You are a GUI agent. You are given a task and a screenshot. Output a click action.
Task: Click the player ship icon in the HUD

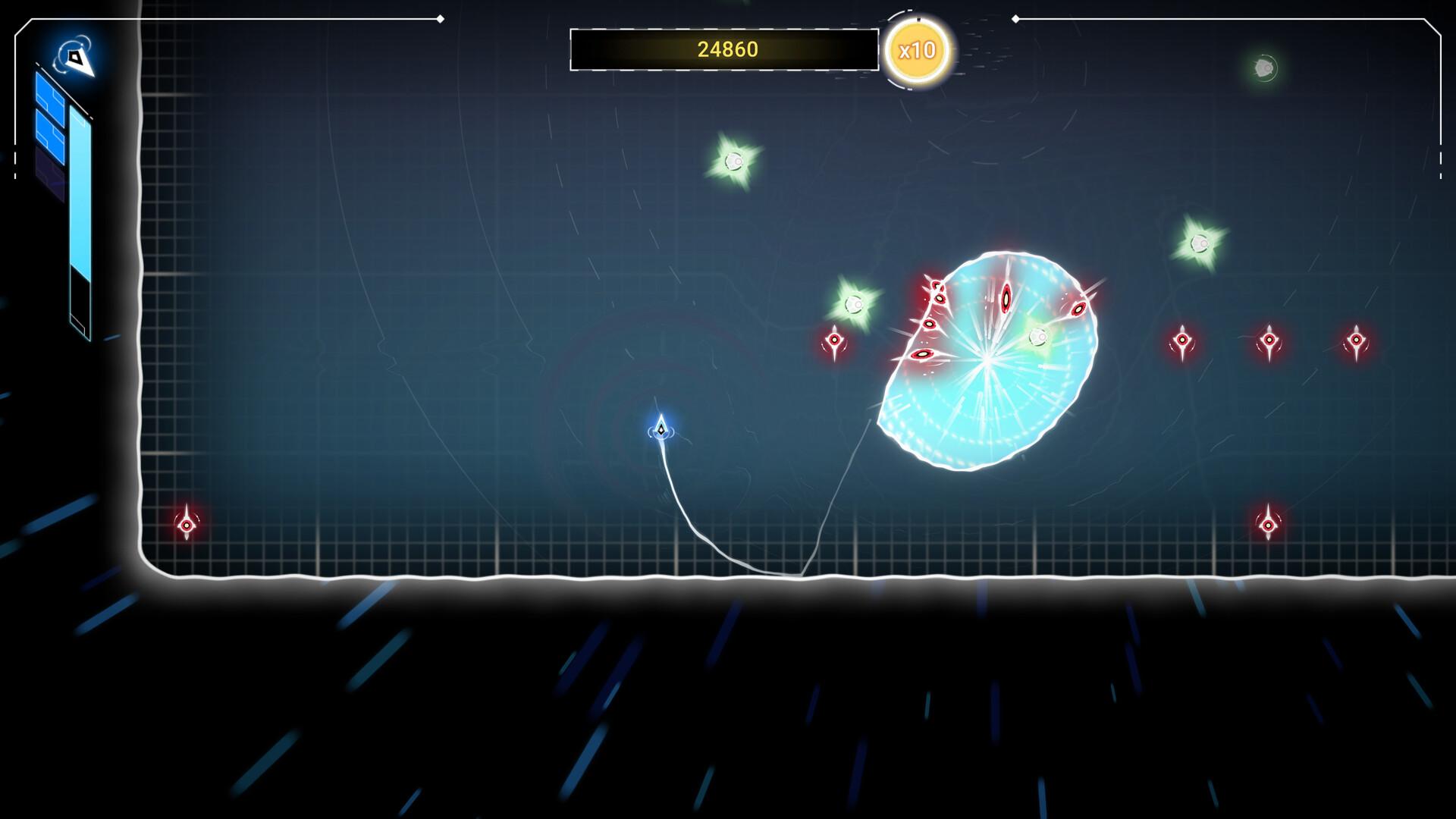tap(76, 57)
